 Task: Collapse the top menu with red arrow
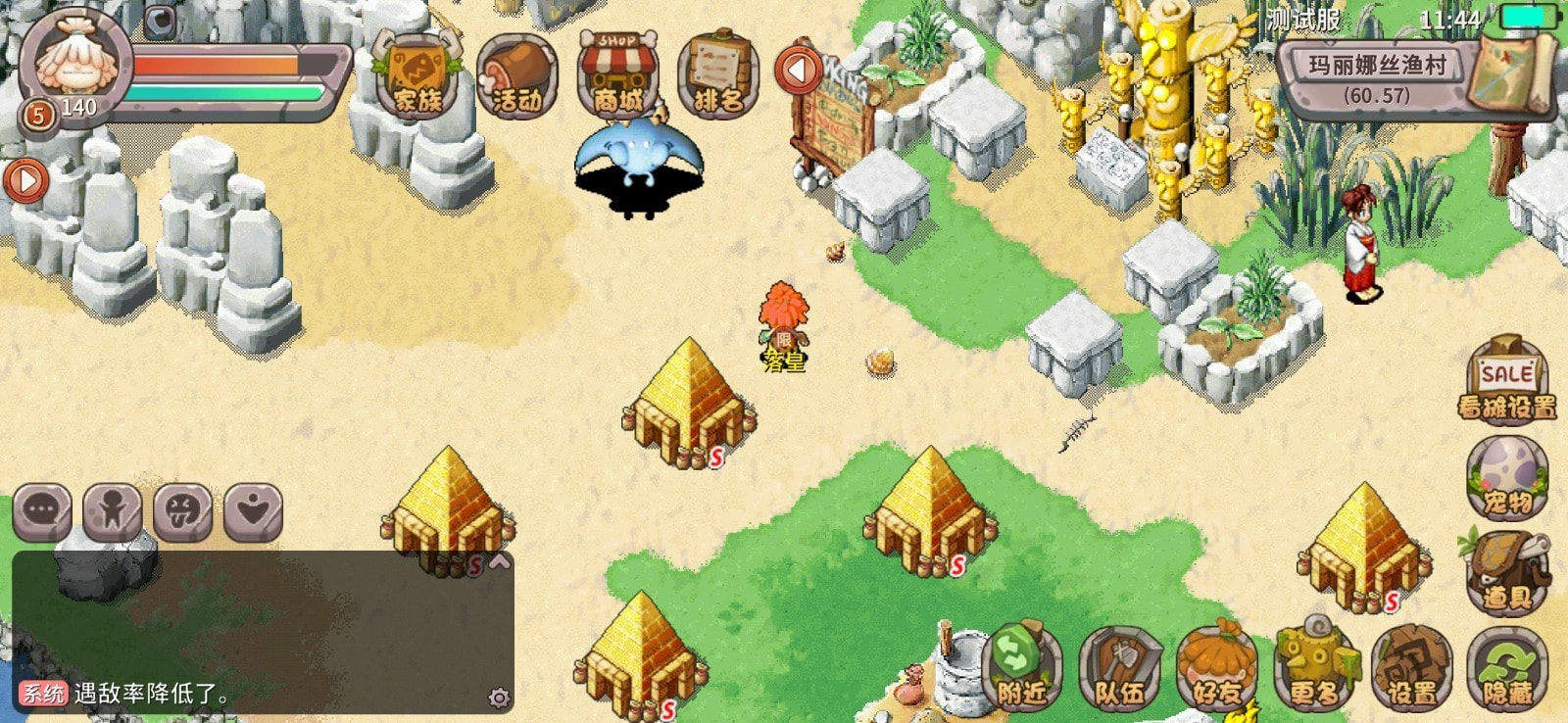click(799, 71)
